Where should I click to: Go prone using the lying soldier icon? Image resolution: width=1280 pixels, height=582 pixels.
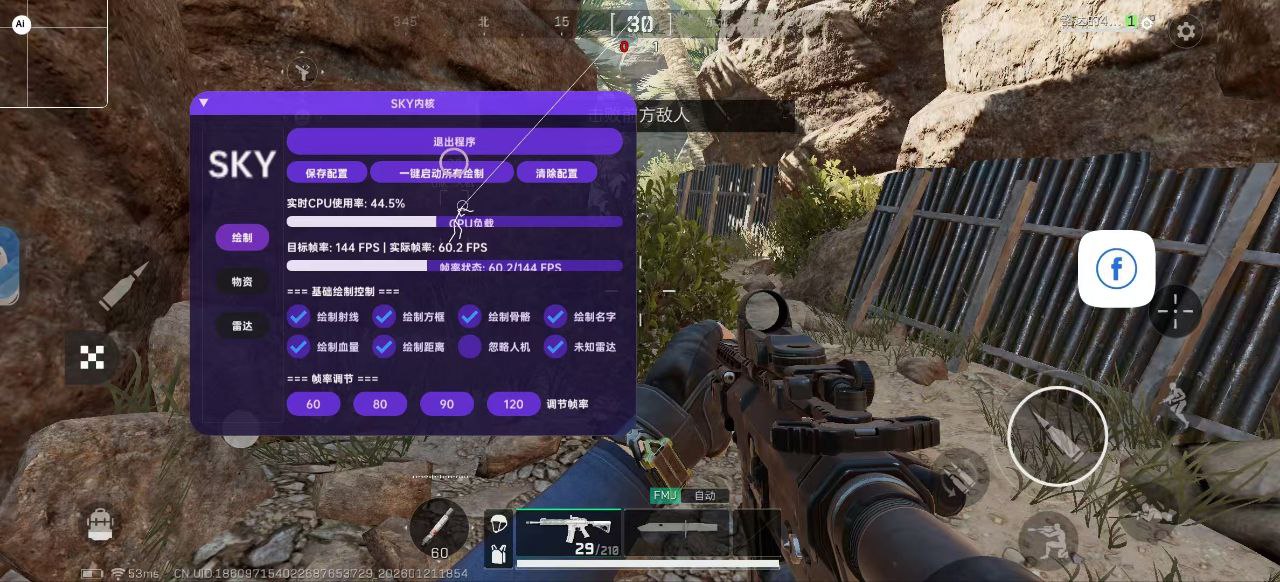1150,511
